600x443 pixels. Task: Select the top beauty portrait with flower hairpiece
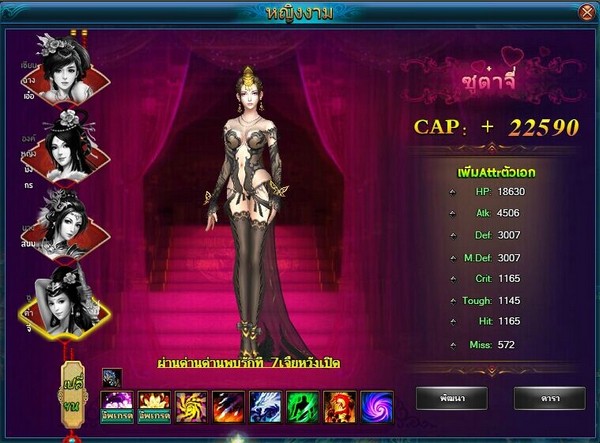click(x=62, y=63)
